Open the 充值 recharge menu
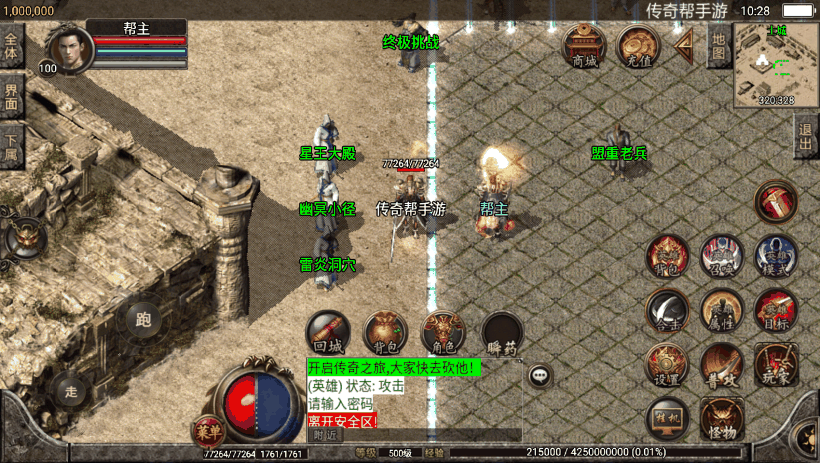This screenshot has width=820, height=463. 638,46
